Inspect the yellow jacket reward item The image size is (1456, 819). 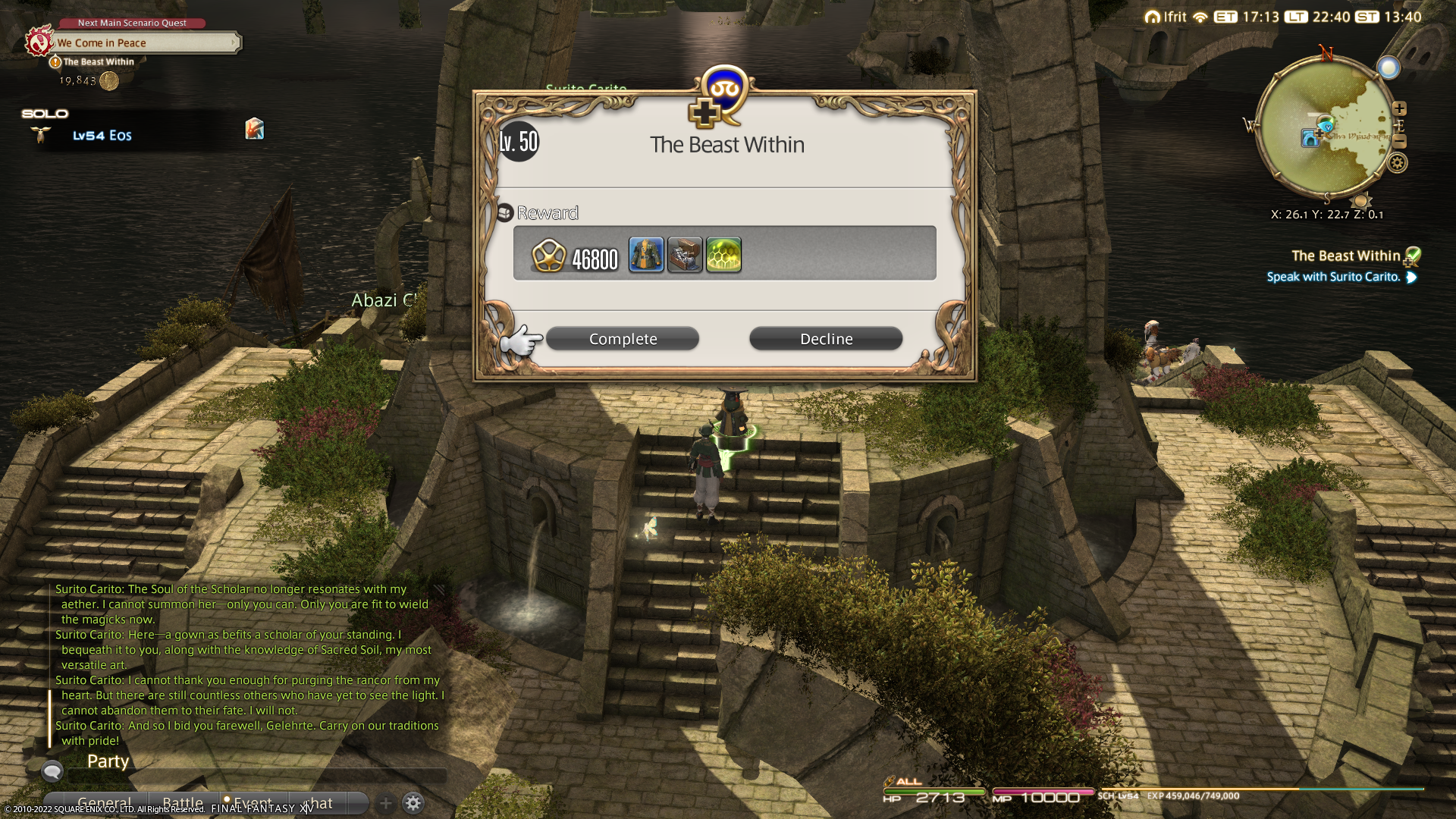pos(646,255)
